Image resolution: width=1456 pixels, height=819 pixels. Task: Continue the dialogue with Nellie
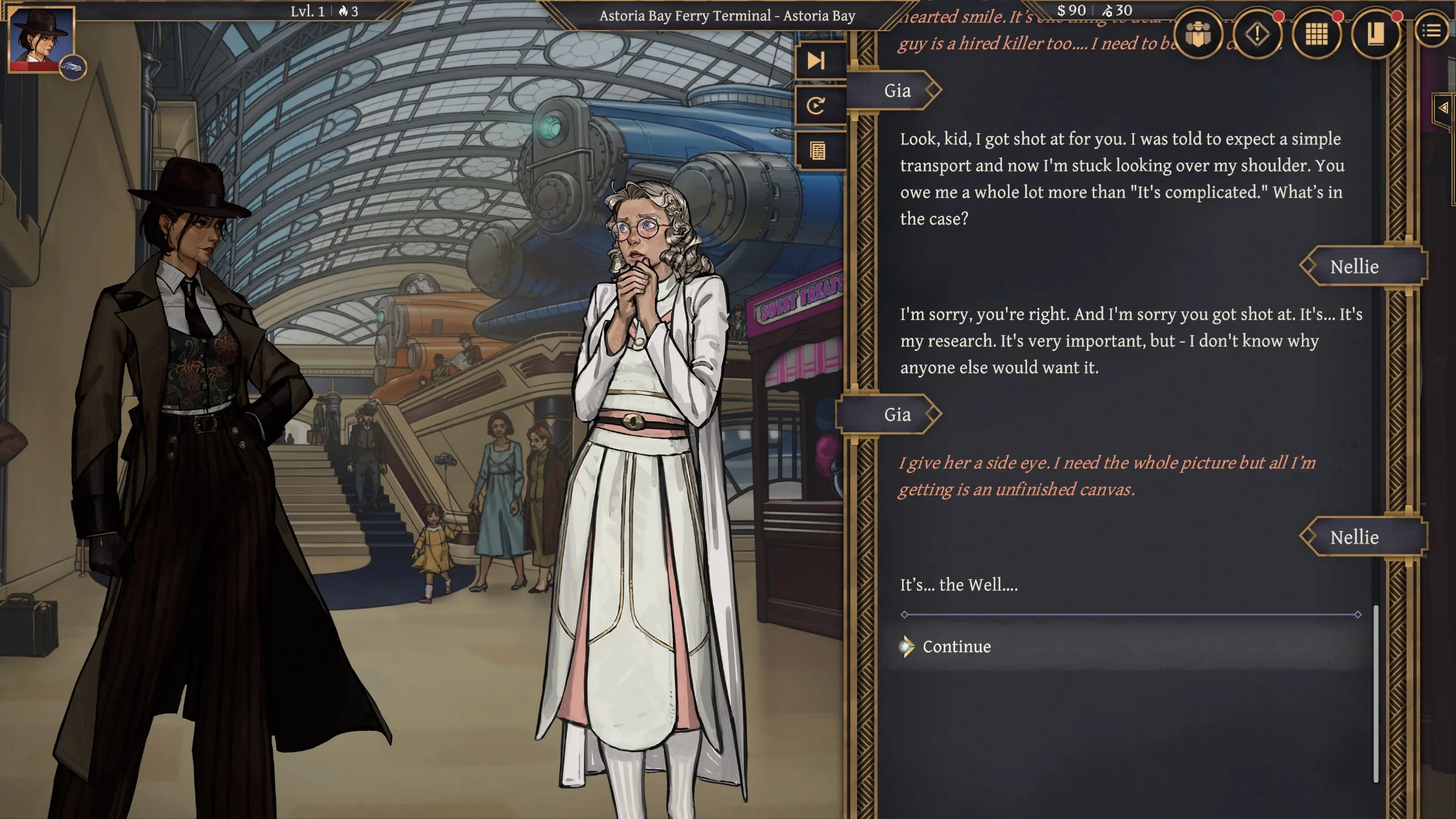point(957,647)
